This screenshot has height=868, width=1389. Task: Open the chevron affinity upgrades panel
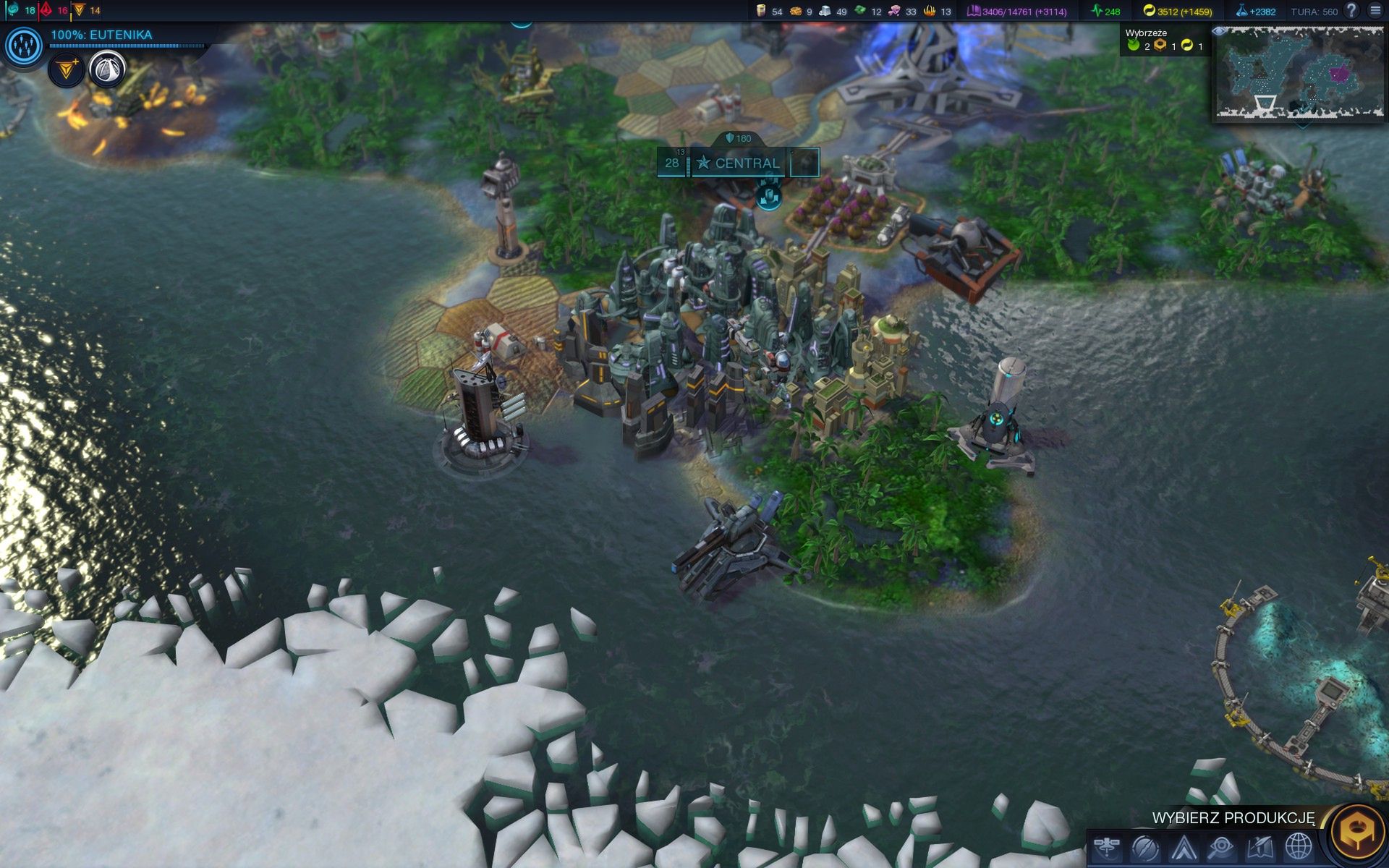1184,847
